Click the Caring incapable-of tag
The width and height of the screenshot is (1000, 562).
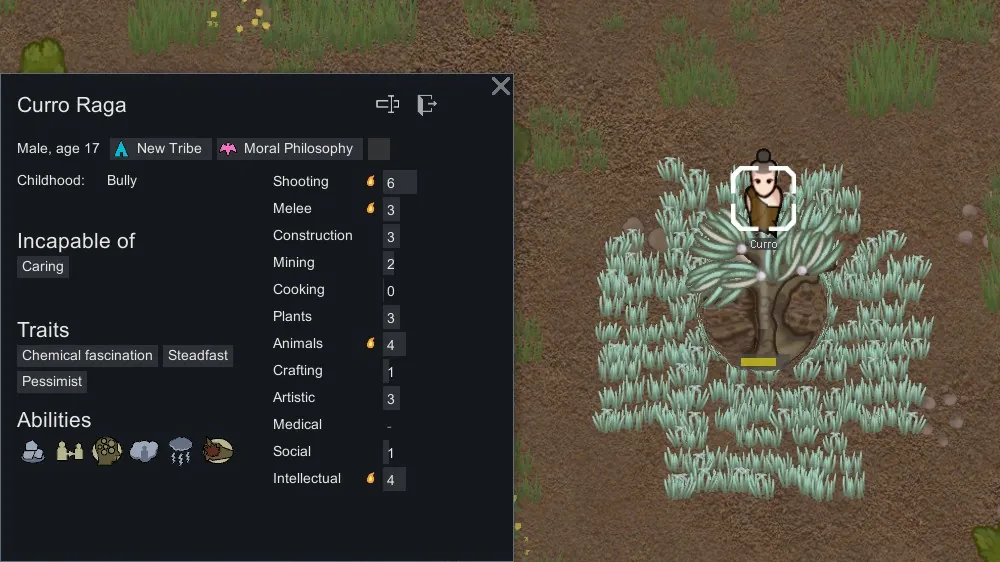43,267
